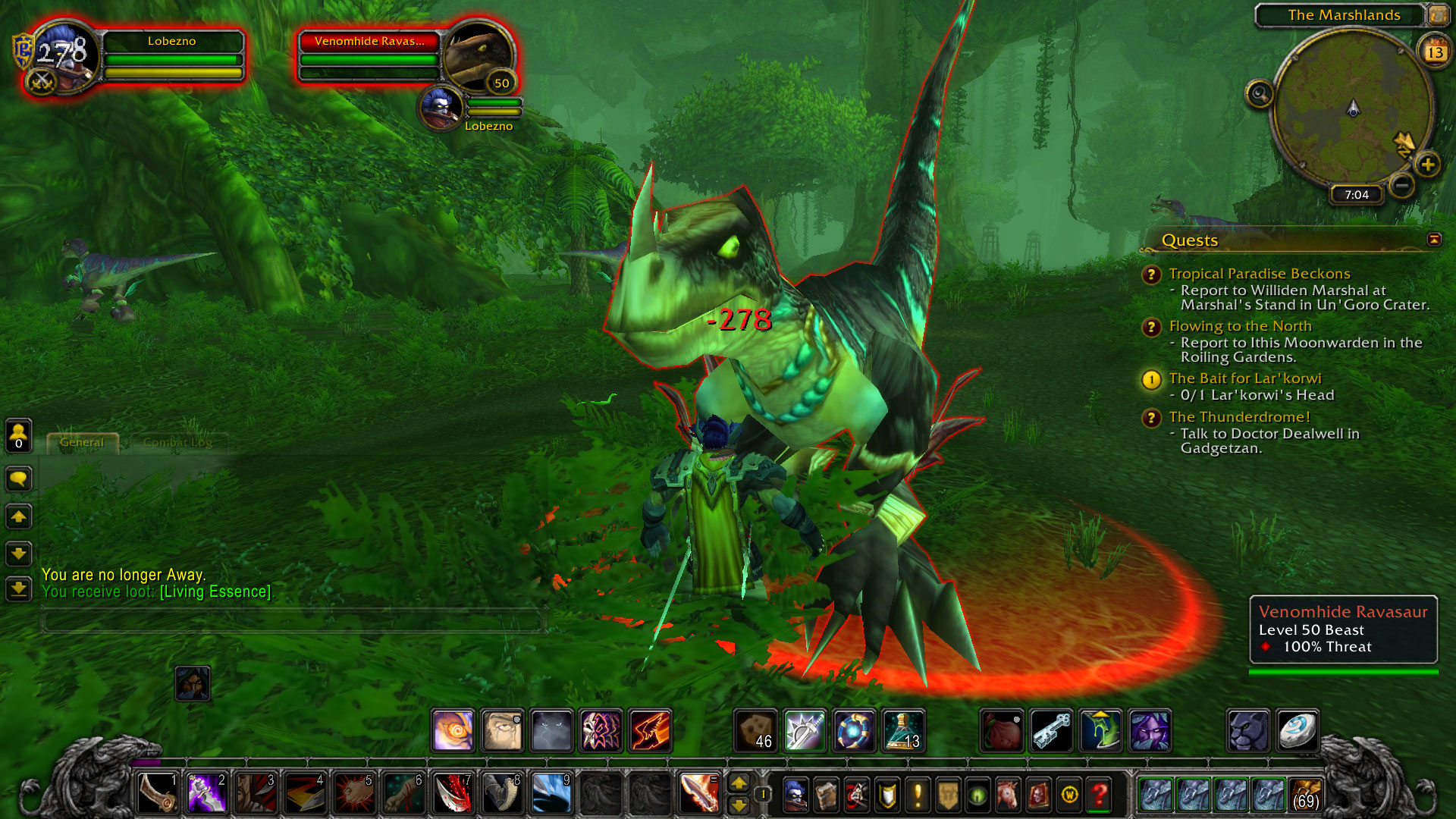Activate the bloody blade ability in slot 7
The height and width of the screenshot is (819, 1456).
(x=453, y=793)
